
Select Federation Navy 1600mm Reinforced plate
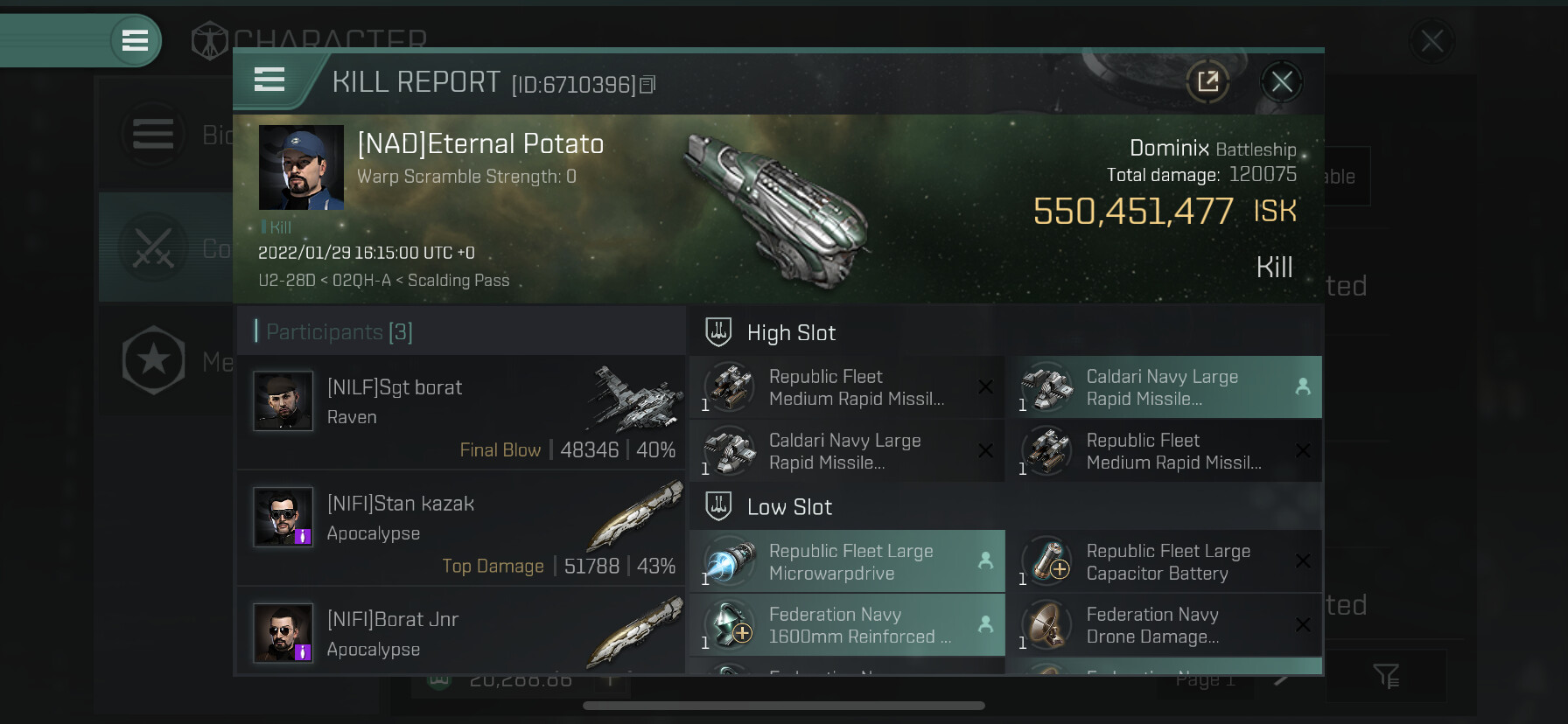tap(847, 625)
